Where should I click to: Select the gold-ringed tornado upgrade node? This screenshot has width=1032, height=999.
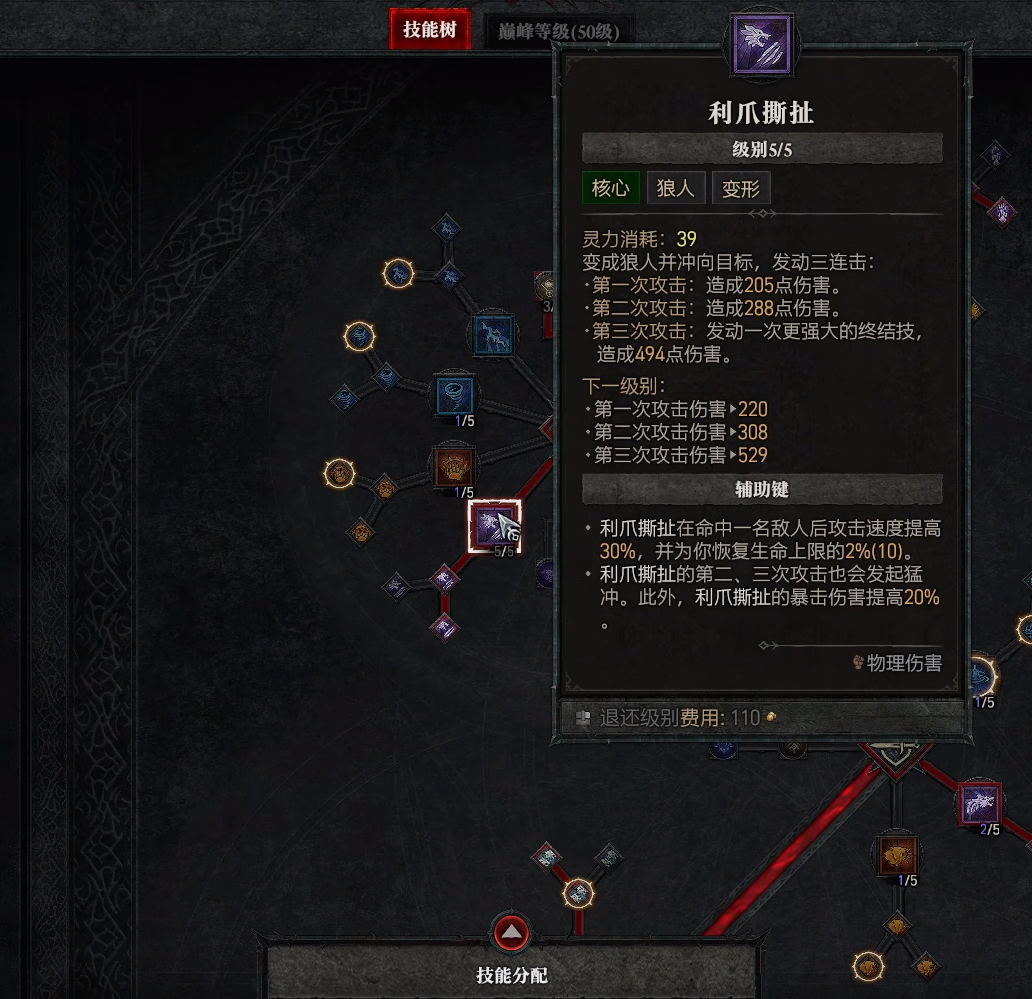click(x=359, y=336)
